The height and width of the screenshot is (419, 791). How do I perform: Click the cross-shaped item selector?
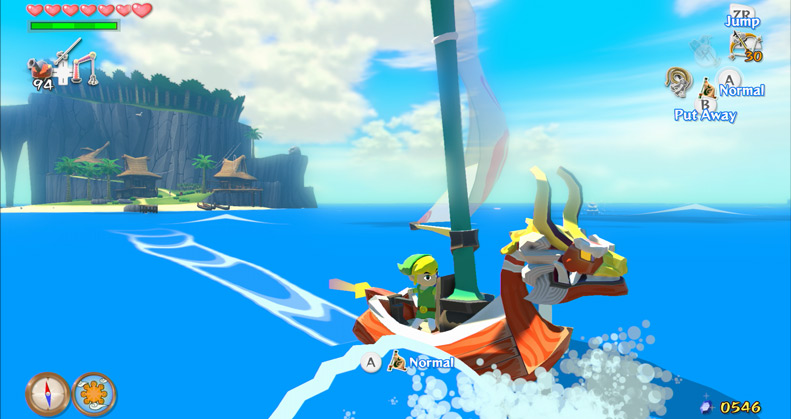coord(64,72)
